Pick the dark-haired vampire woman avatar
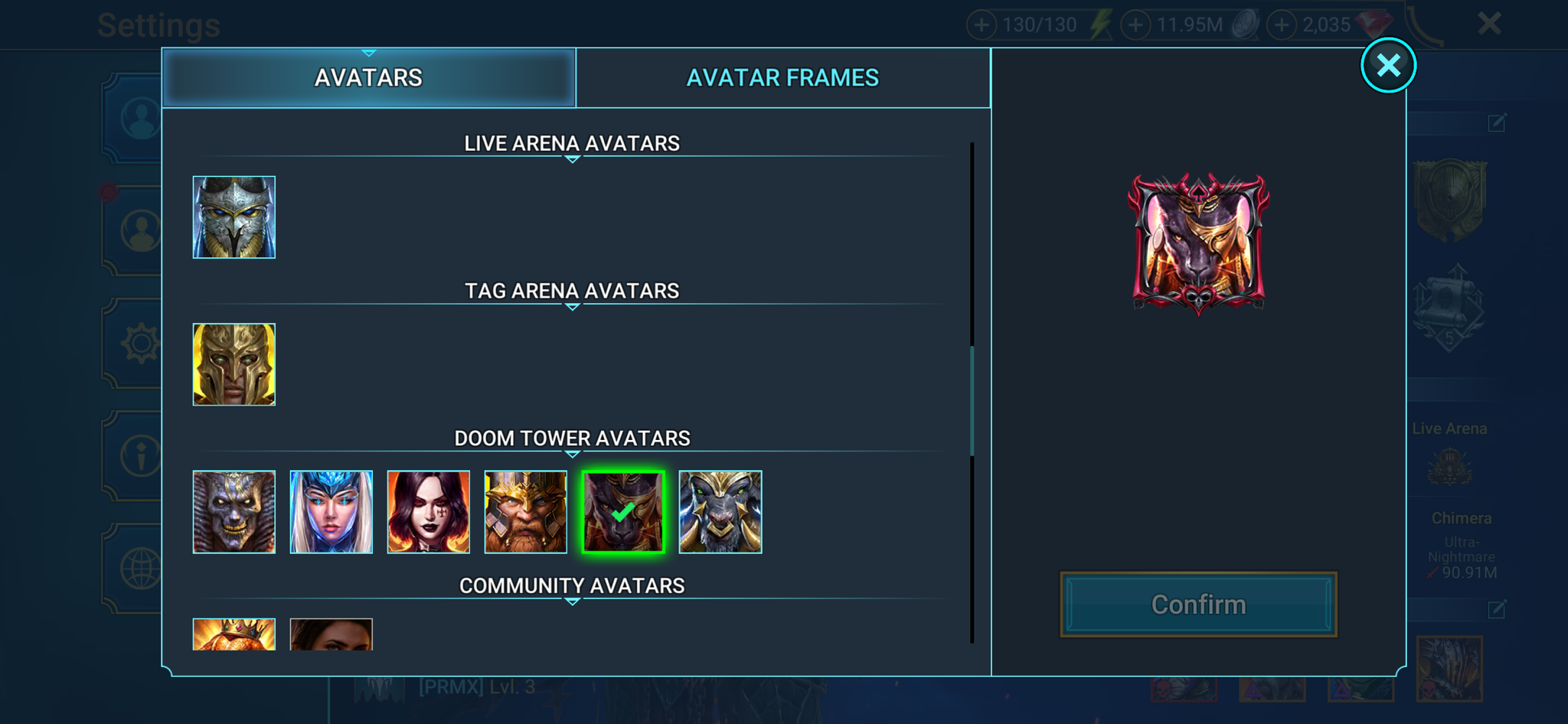Screen dimensions: 1568x724 (429, 512)
